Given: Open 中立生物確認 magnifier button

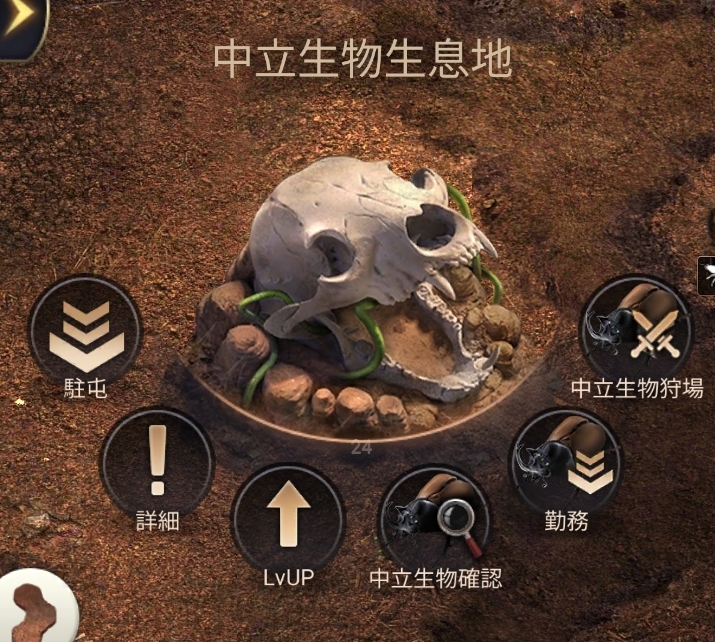Looking at the screenshot, I should [x=434, y=520].
